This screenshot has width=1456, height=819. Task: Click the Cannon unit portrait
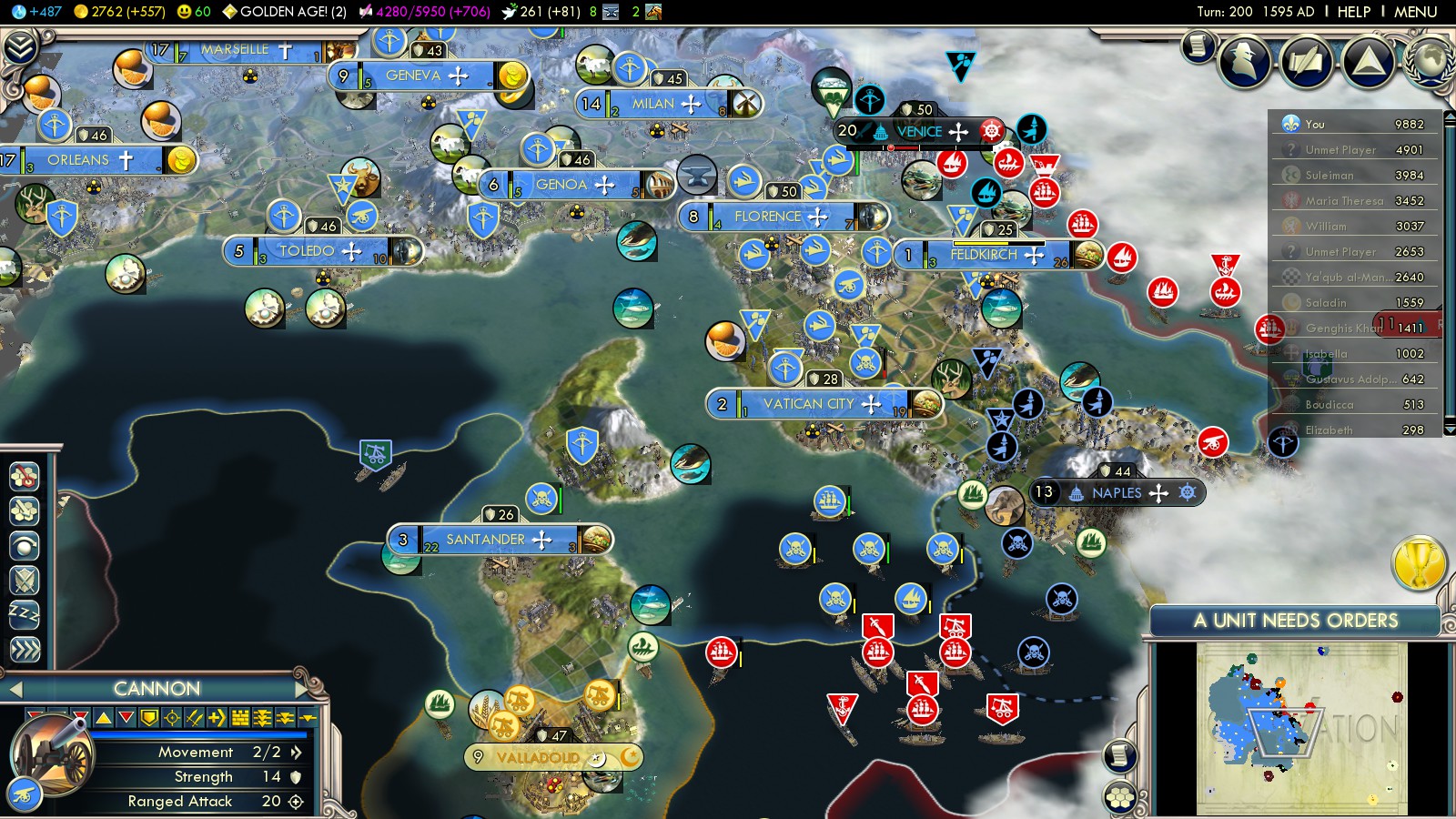51,754
